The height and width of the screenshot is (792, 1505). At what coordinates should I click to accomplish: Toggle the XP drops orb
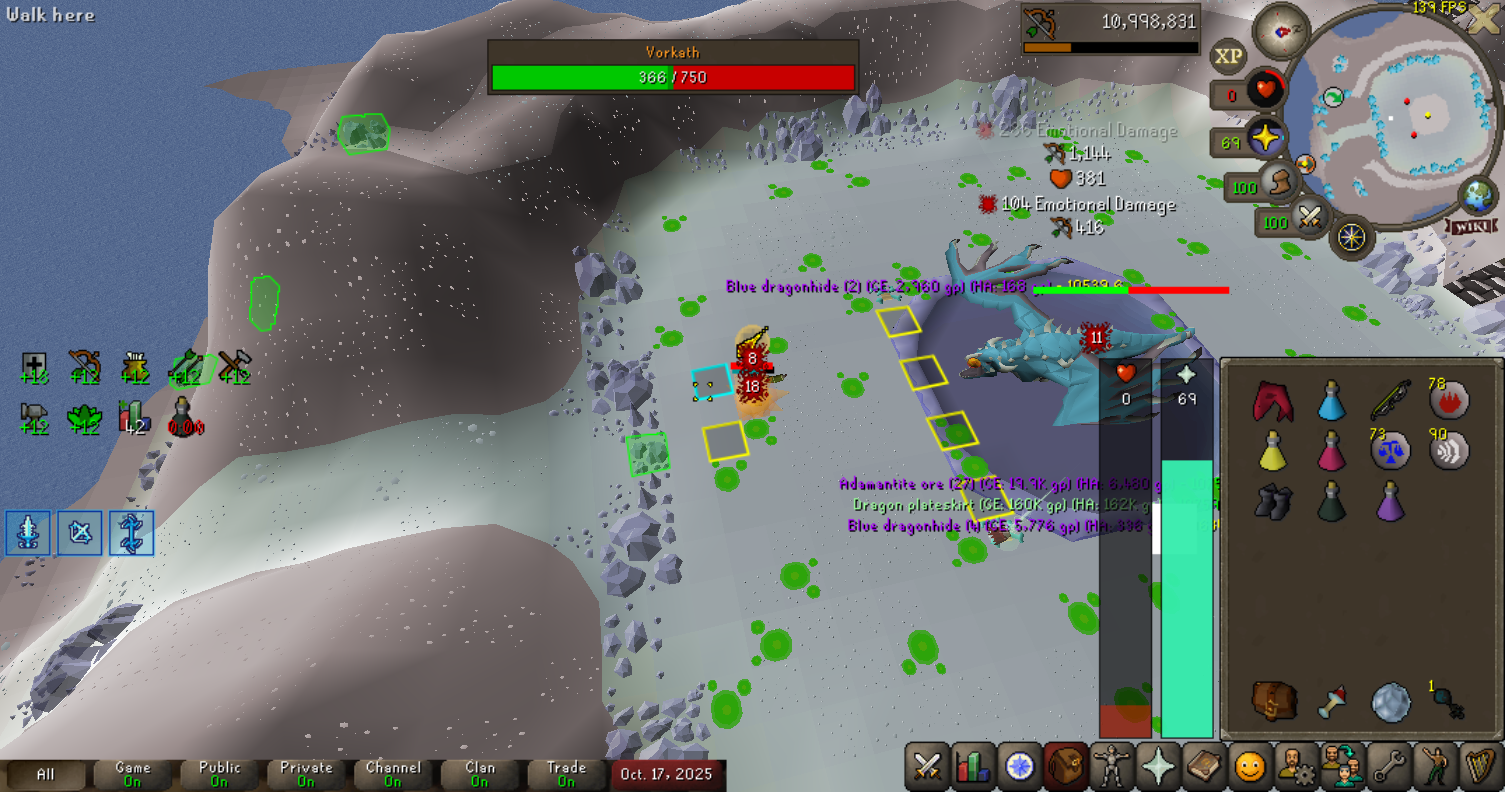(x=1228, y=57)
